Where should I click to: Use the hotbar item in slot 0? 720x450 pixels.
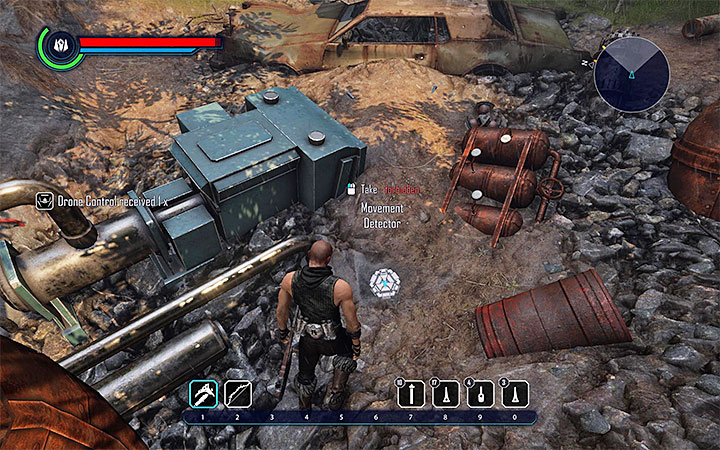pyautogui.click(x=513, y=395)
